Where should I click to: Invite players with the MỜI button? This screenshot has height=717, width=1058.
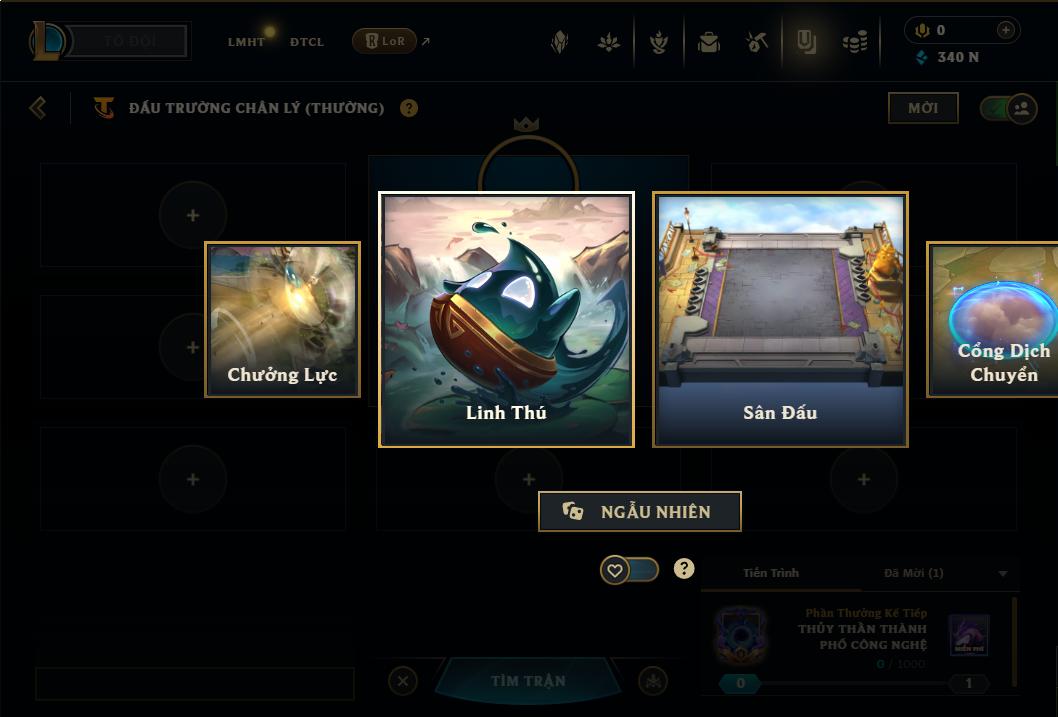[922, 108]
